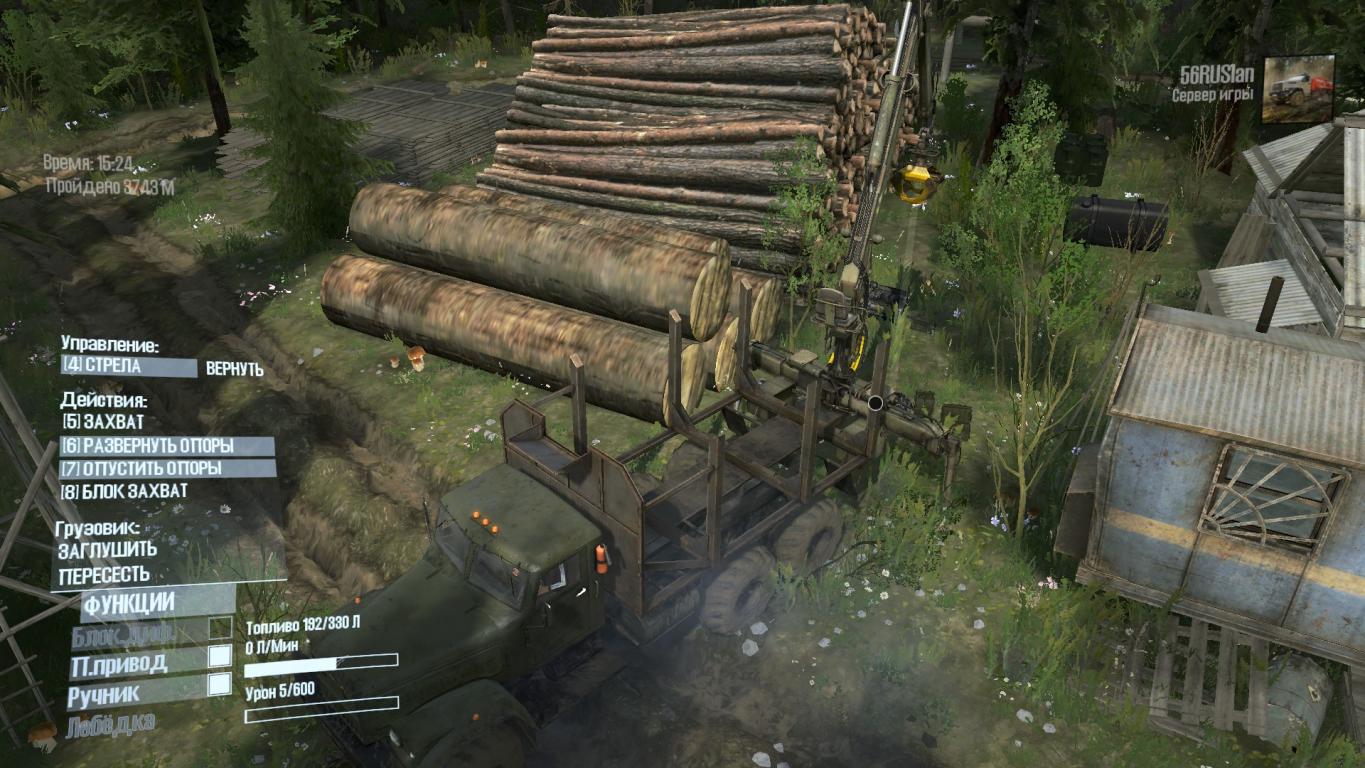Toggle the Блок.диф differential lock checkbox

(x=219, y=629)
